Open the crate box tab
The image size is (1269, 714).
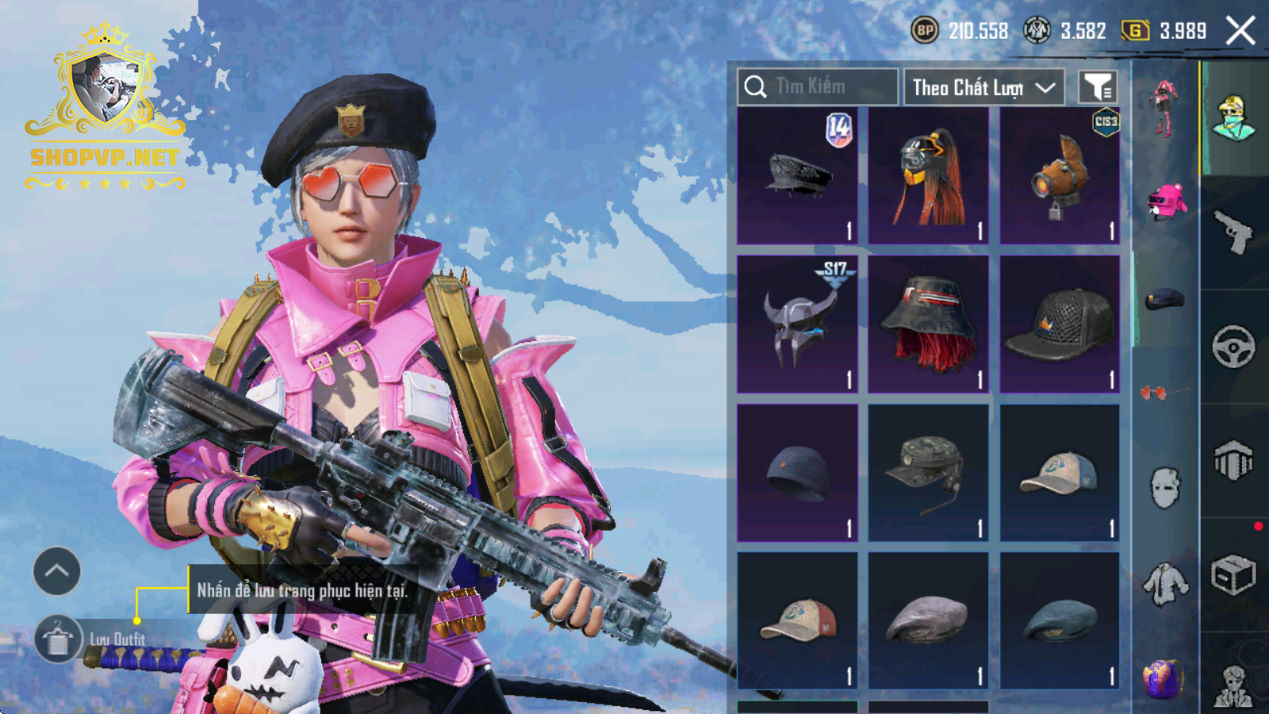click(x=1234, y=575)
